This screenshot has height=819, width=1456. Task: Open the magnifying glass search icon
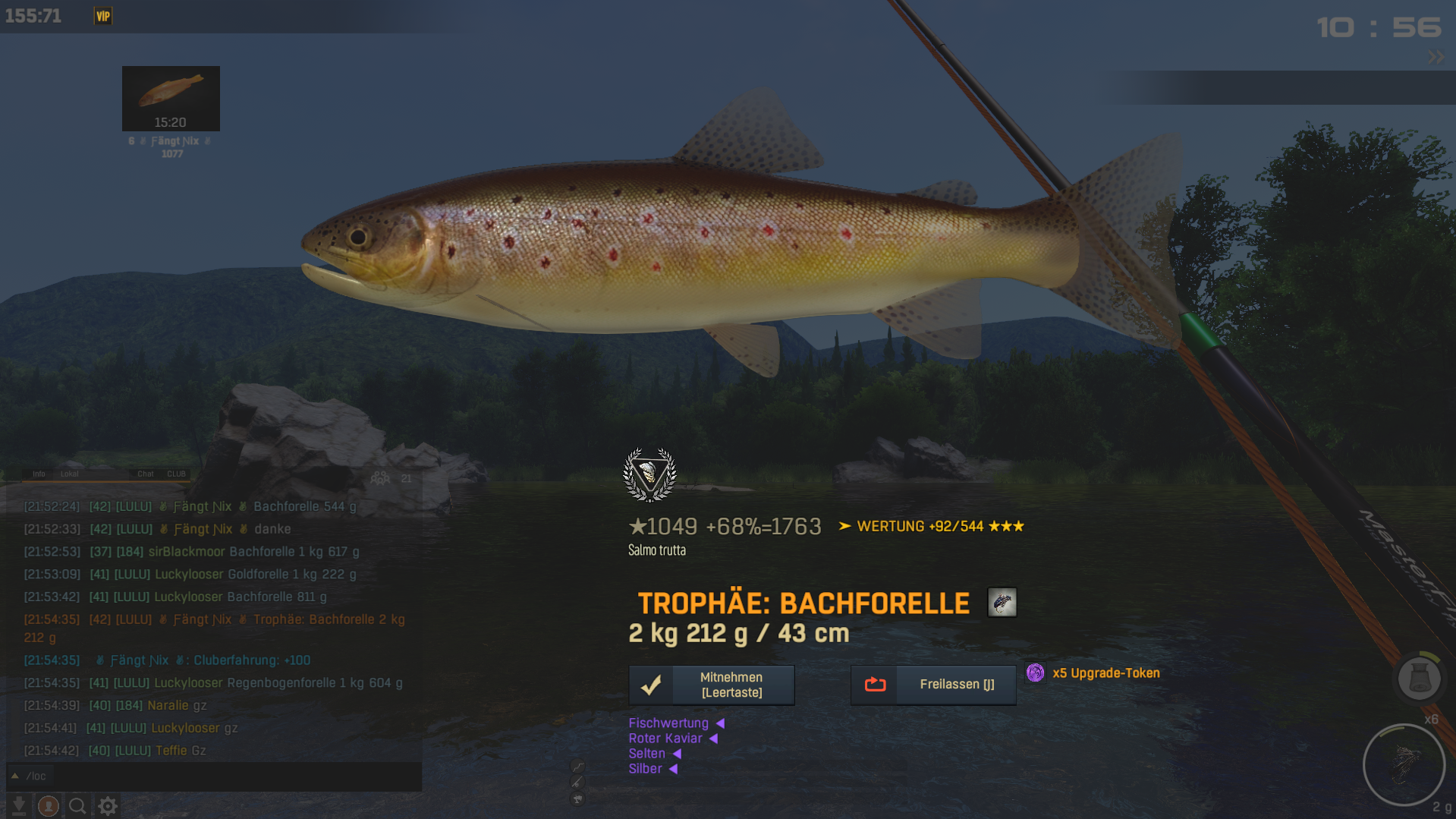[77, 805]
